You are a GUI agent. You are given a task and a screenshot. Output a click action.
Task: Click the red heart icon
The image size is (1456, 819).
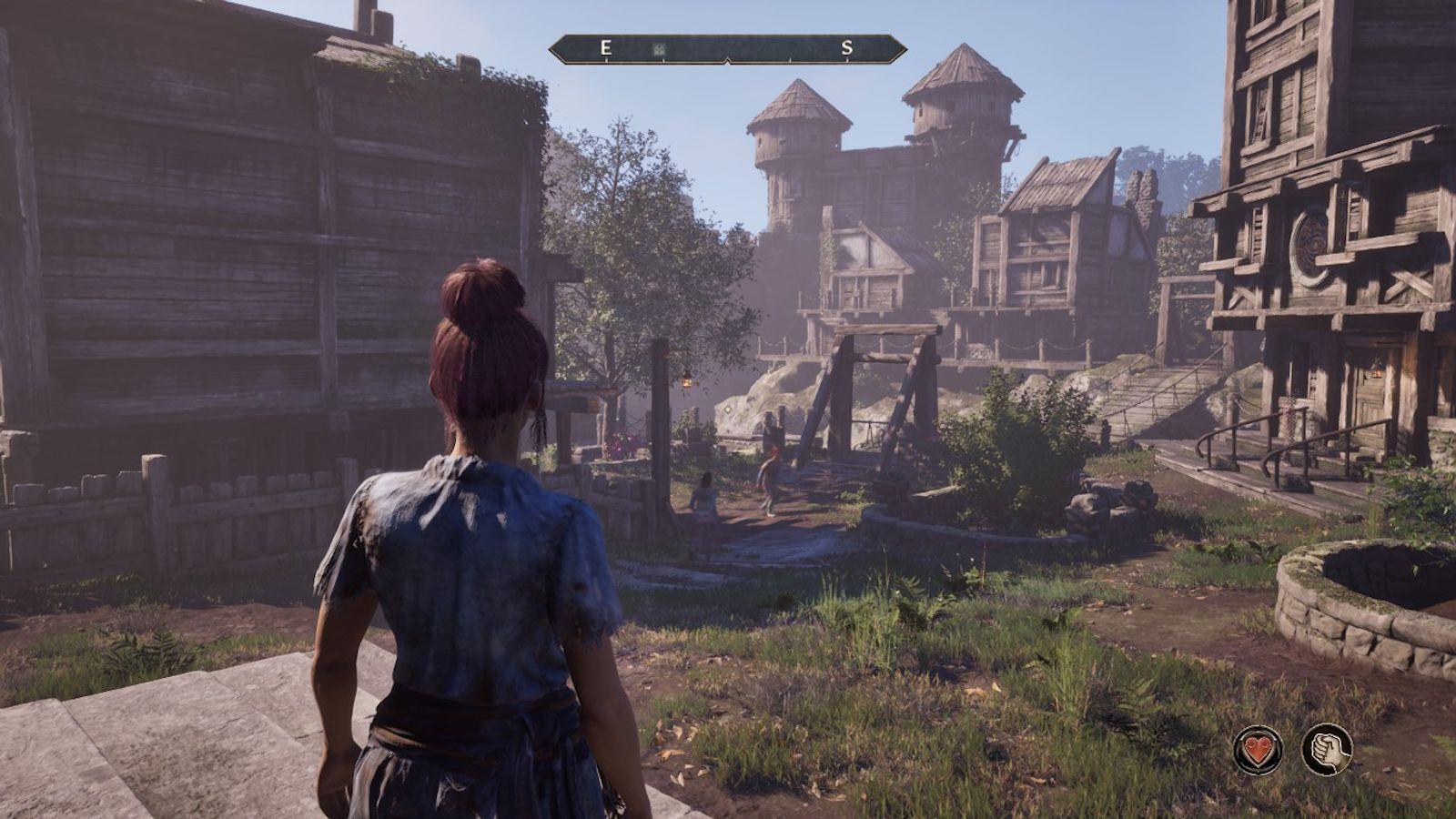[x=1258, y=751]
